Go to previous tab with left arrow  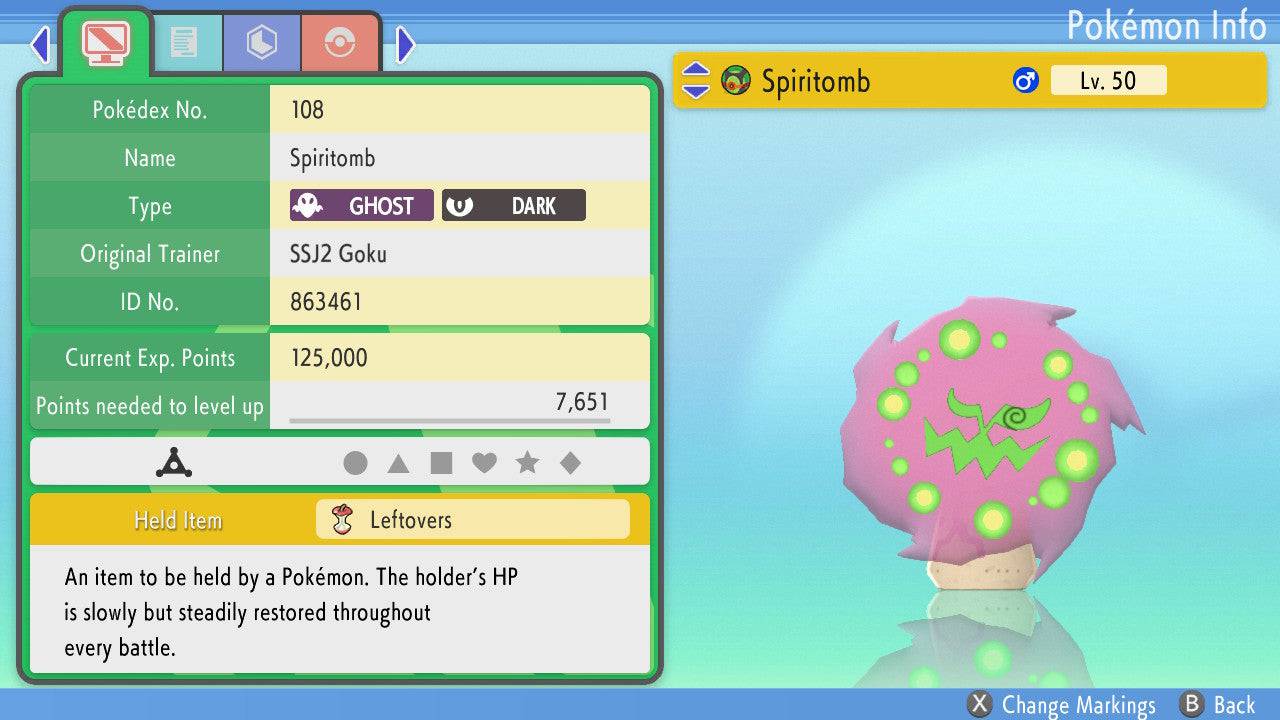pos(40,44)
